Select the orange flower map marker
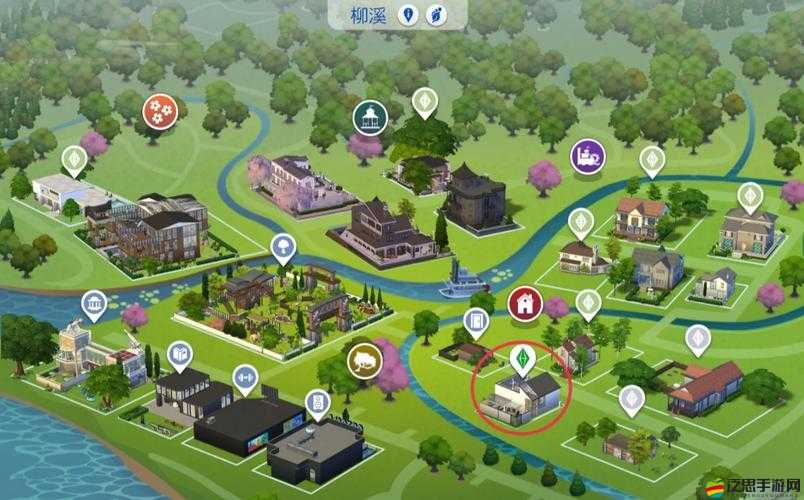804x500 pixels. pyautogui.click(x=159, y=110)
